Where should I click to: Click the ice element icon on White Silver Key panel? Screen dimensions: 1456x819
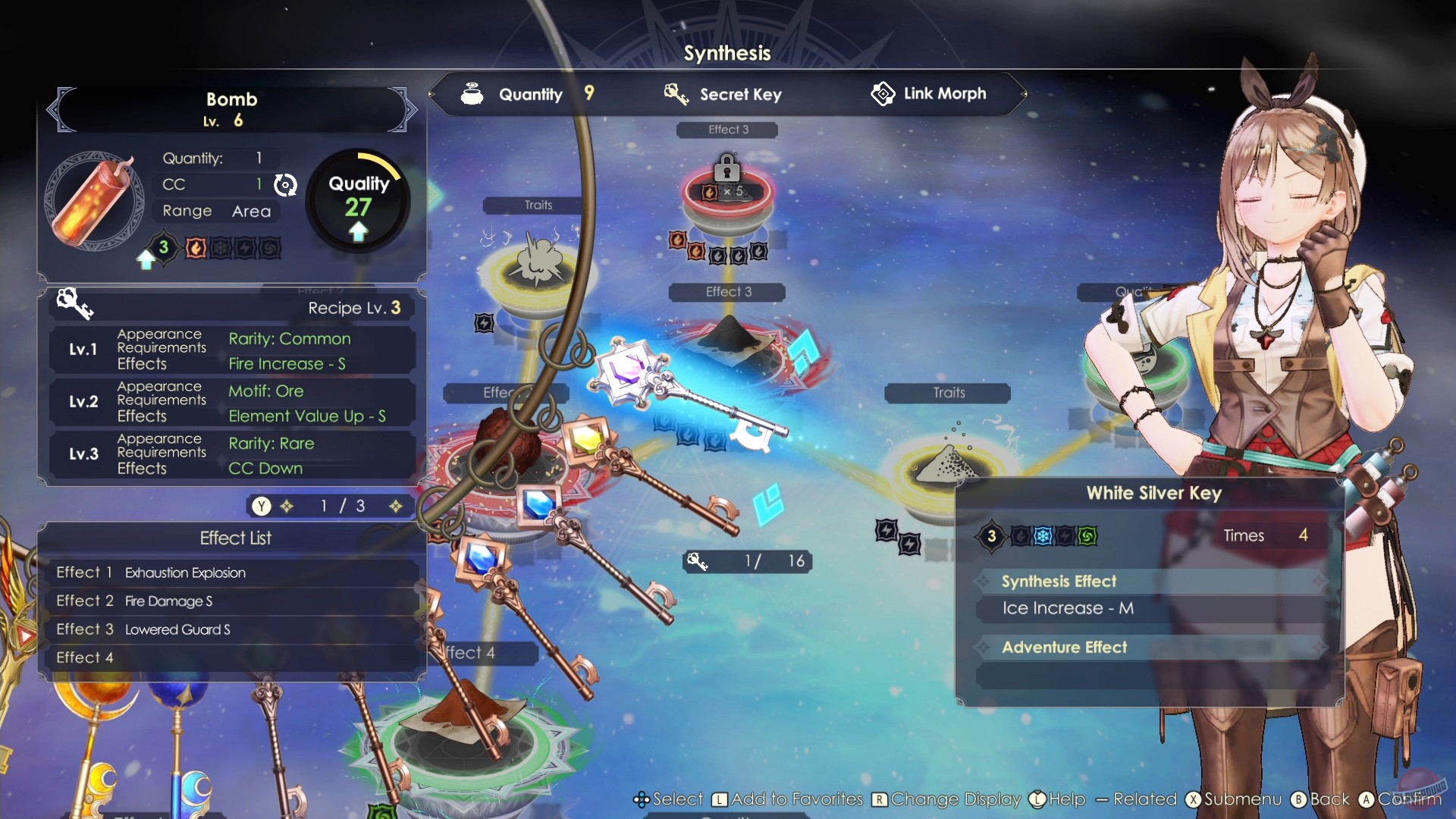point(1043,537)
